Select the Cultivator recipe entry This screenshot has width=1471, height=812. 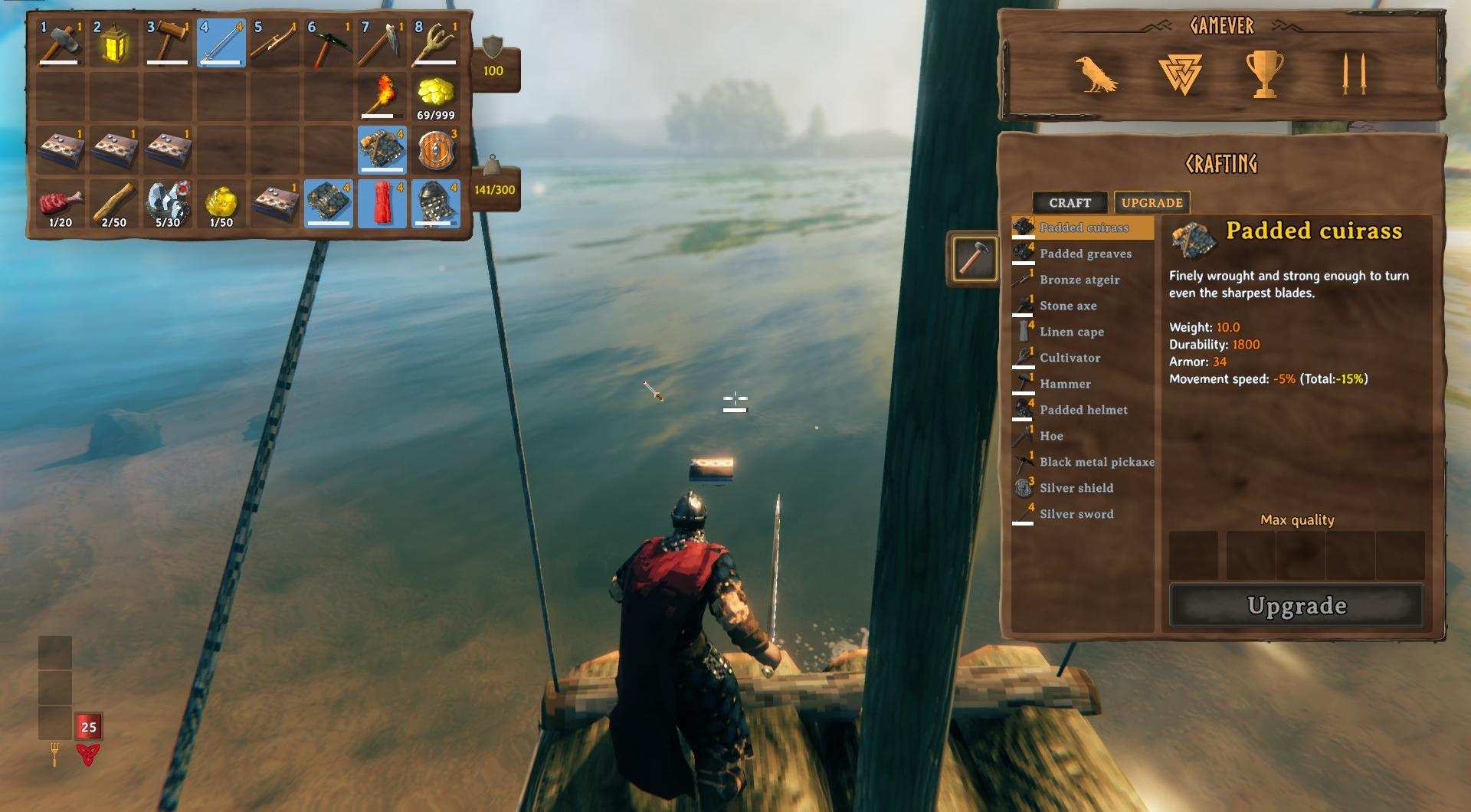pyautogui.click(x=1070, y=358)
